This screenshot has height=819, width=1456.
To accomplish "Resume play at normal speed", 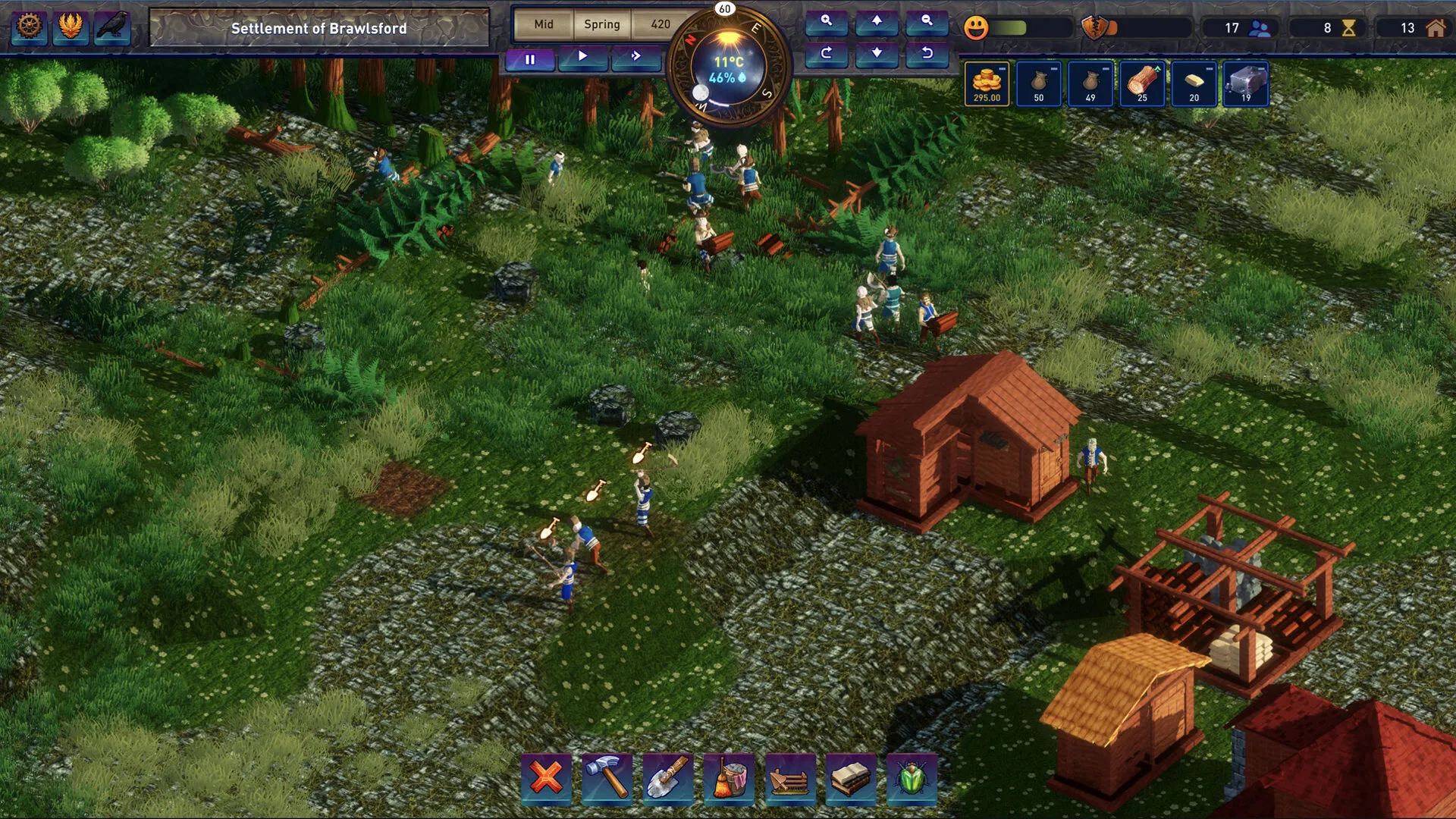I will click(582, 56).
